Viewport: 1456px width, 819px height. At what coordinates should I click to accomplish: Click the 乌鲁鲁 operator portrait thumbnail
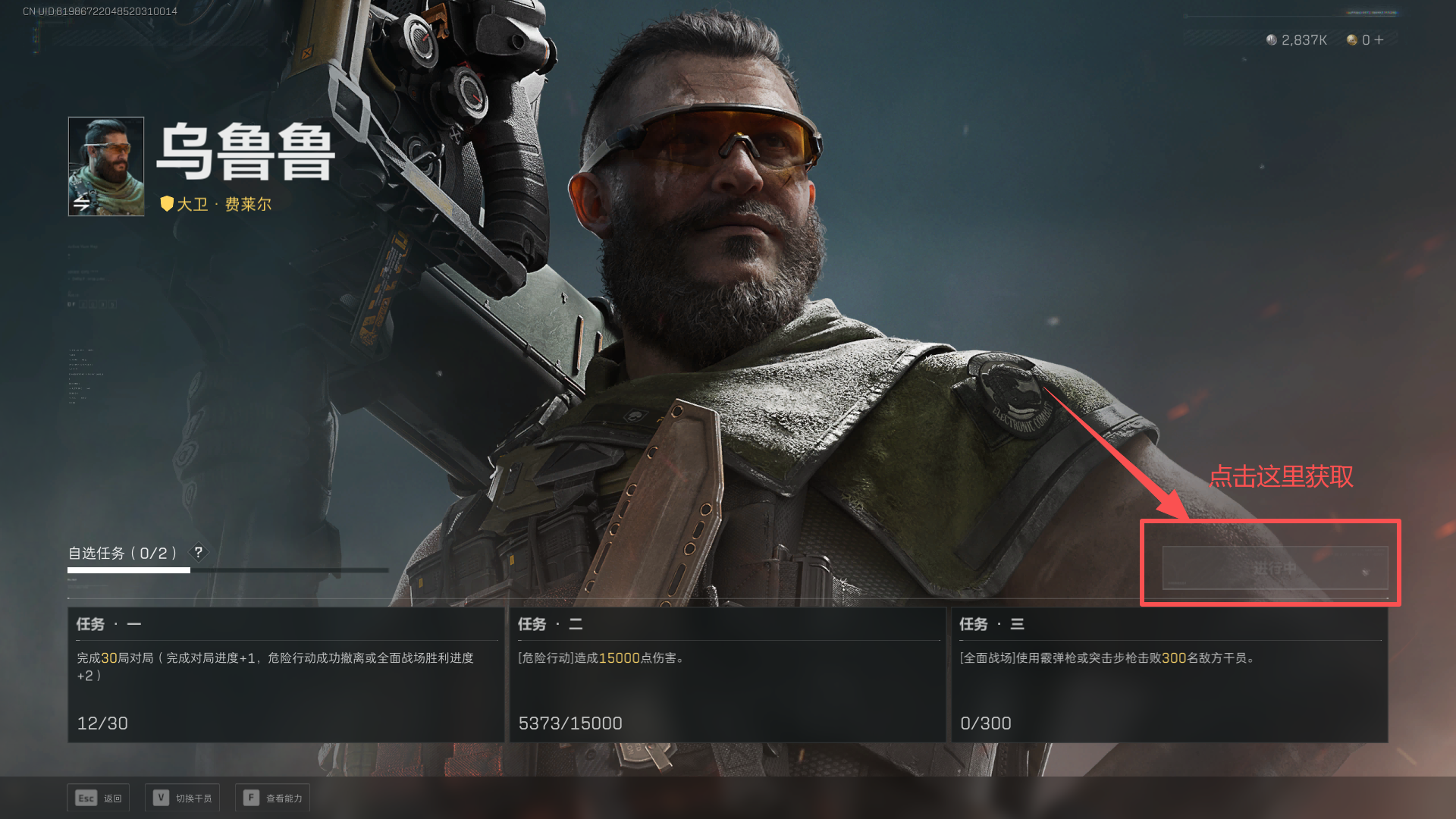pyautogui.click(x=106, y=166)
